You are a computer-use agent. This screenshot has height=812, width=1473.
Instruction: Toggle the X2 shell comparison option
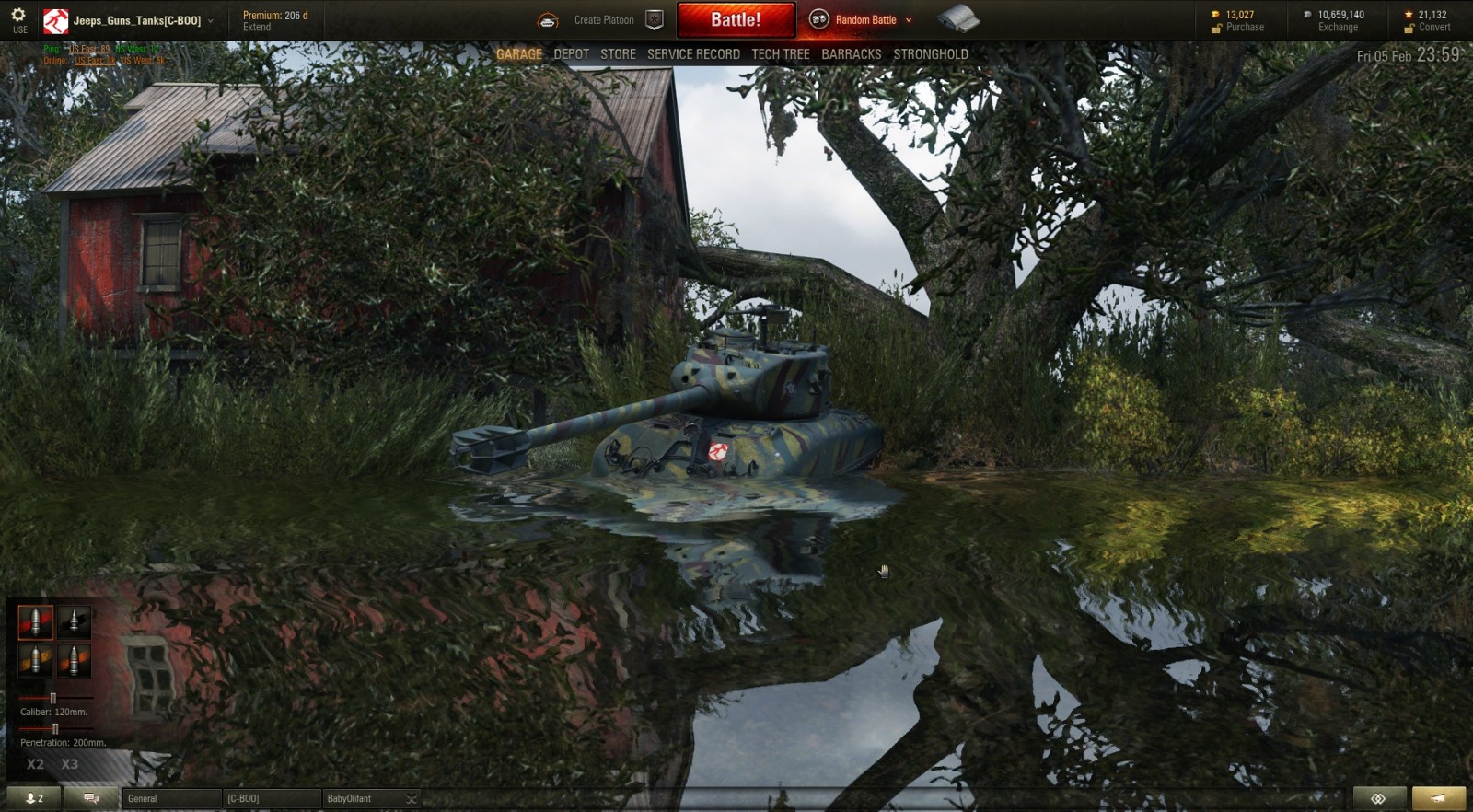coord(34,763)
